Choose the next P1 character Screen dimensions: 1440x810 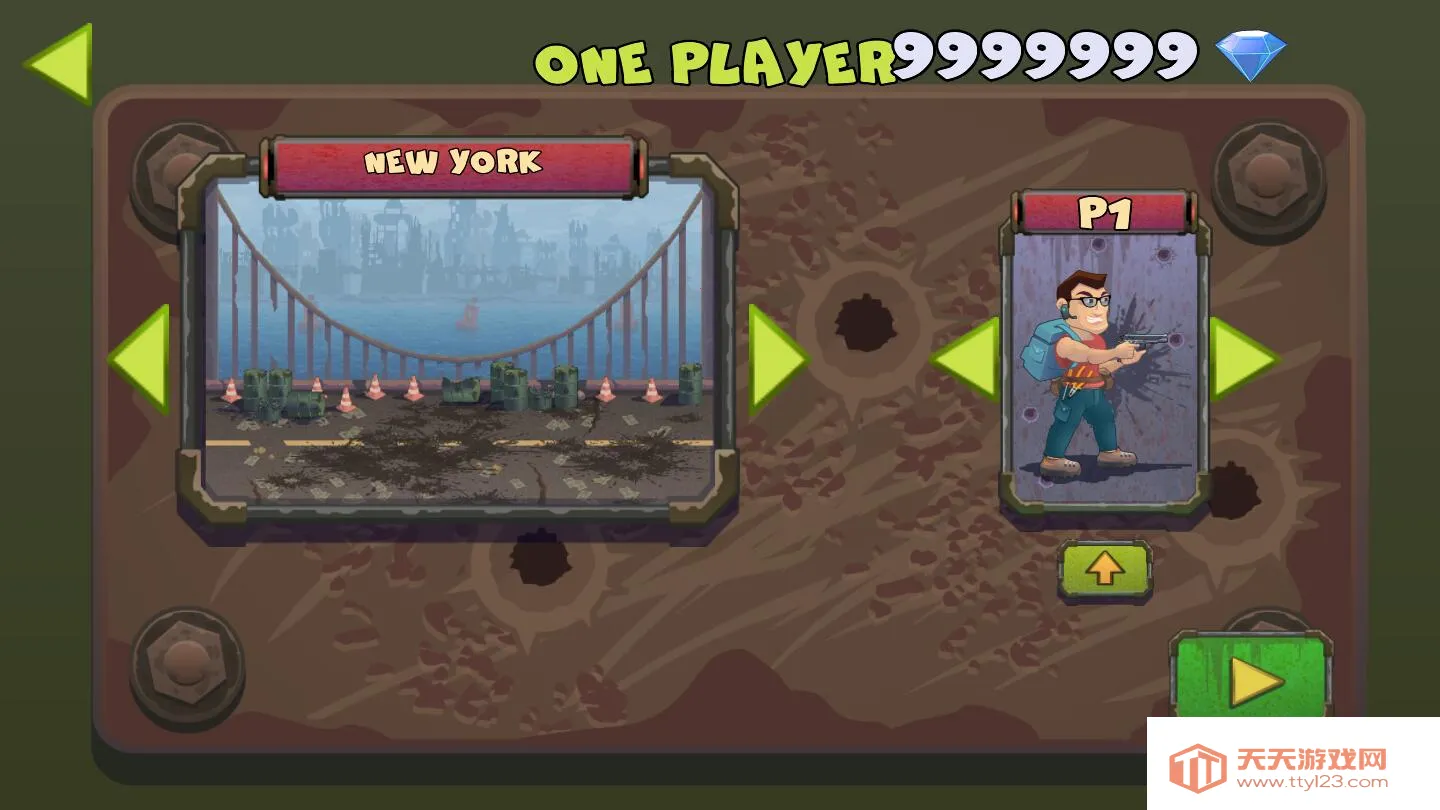[1242, 358]
